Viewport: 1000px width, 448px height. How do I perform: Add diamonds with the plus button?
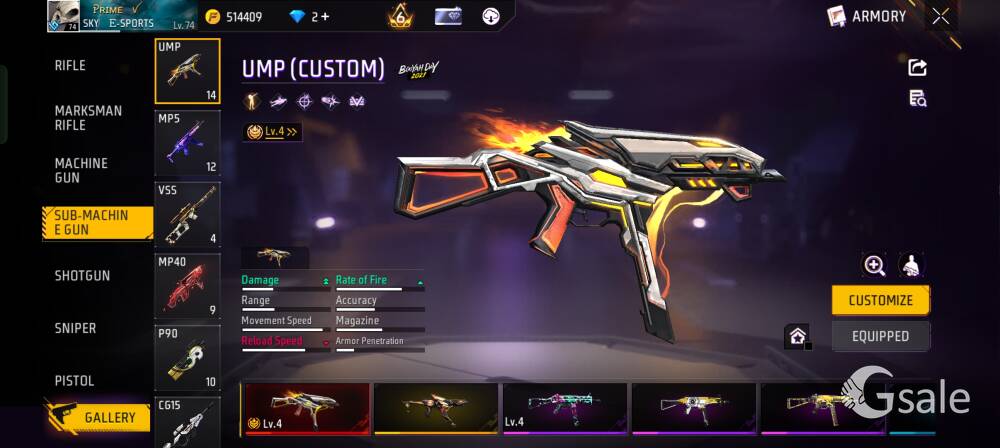click(325, 17)
